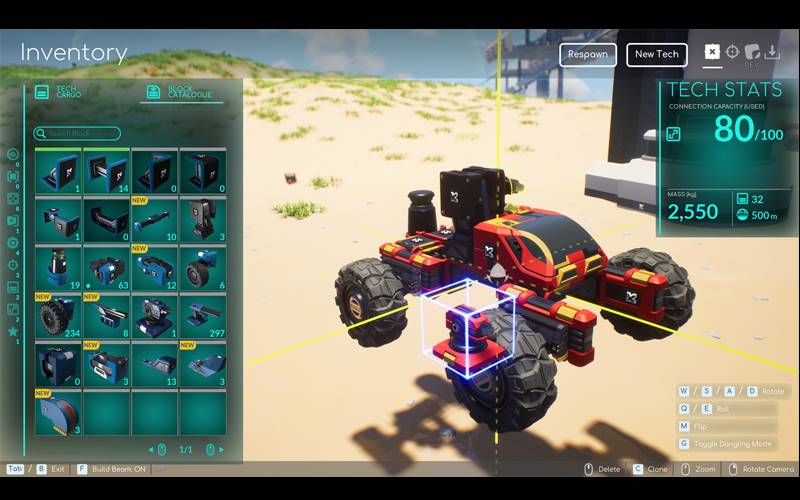This screenshot has height=500, width=800.
Task: Filter blocks by the star favorites category
Action: (x=13, y=331)
